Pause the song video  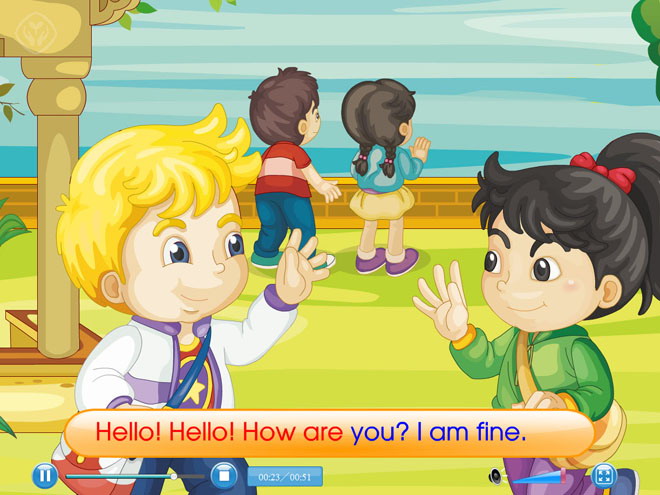44,476
